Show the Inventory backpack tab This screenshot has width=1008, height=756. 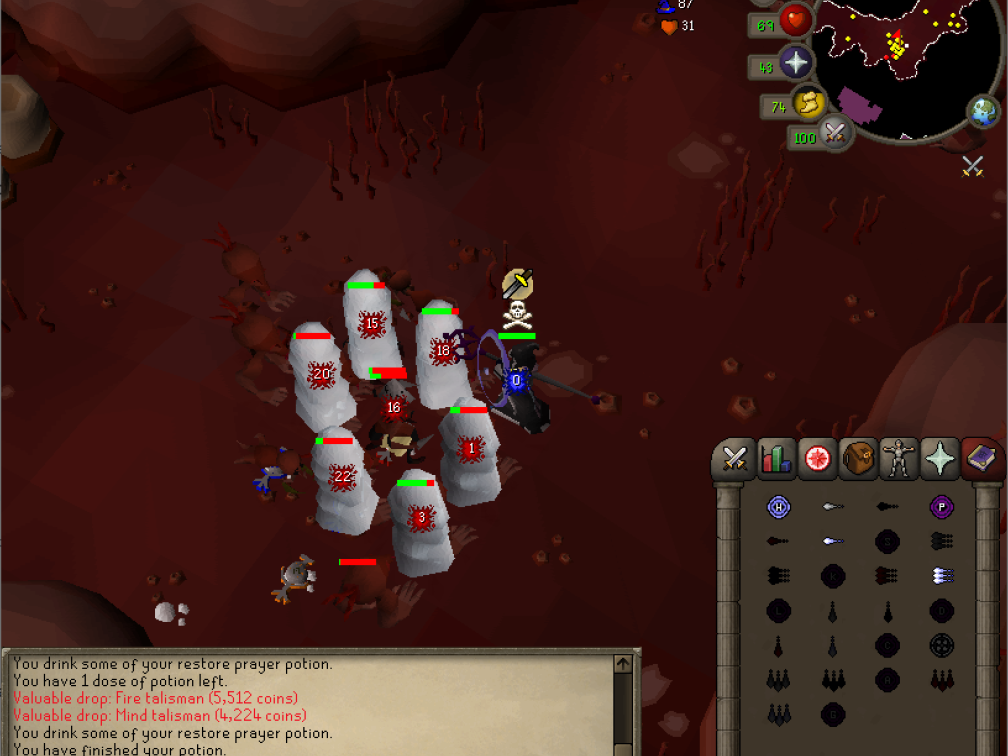[858, 459]
